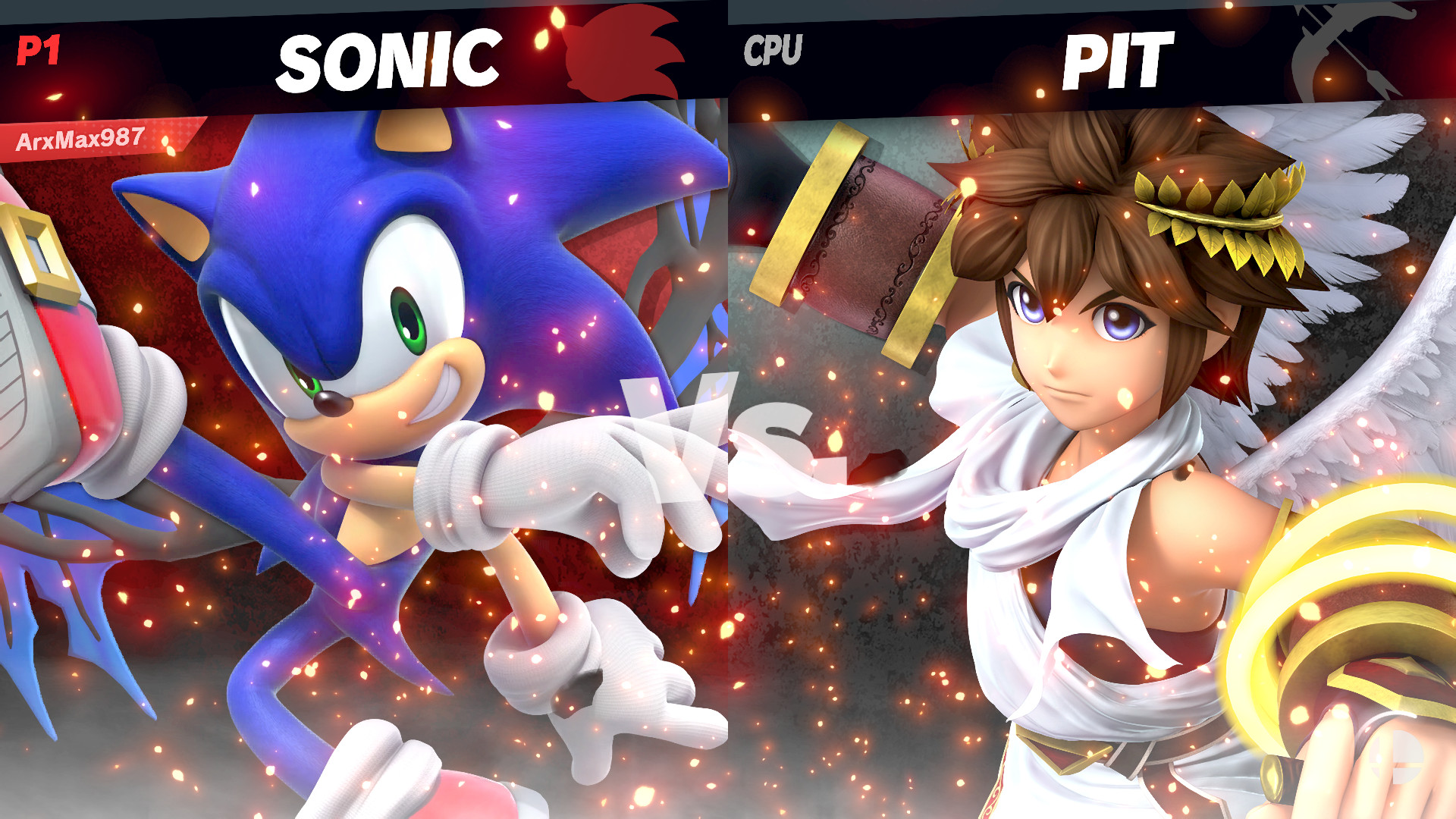This screenshot has height=819, width=1456.
Task: Click the VS. emblem between fighters
Action: [x=720, y=425]
